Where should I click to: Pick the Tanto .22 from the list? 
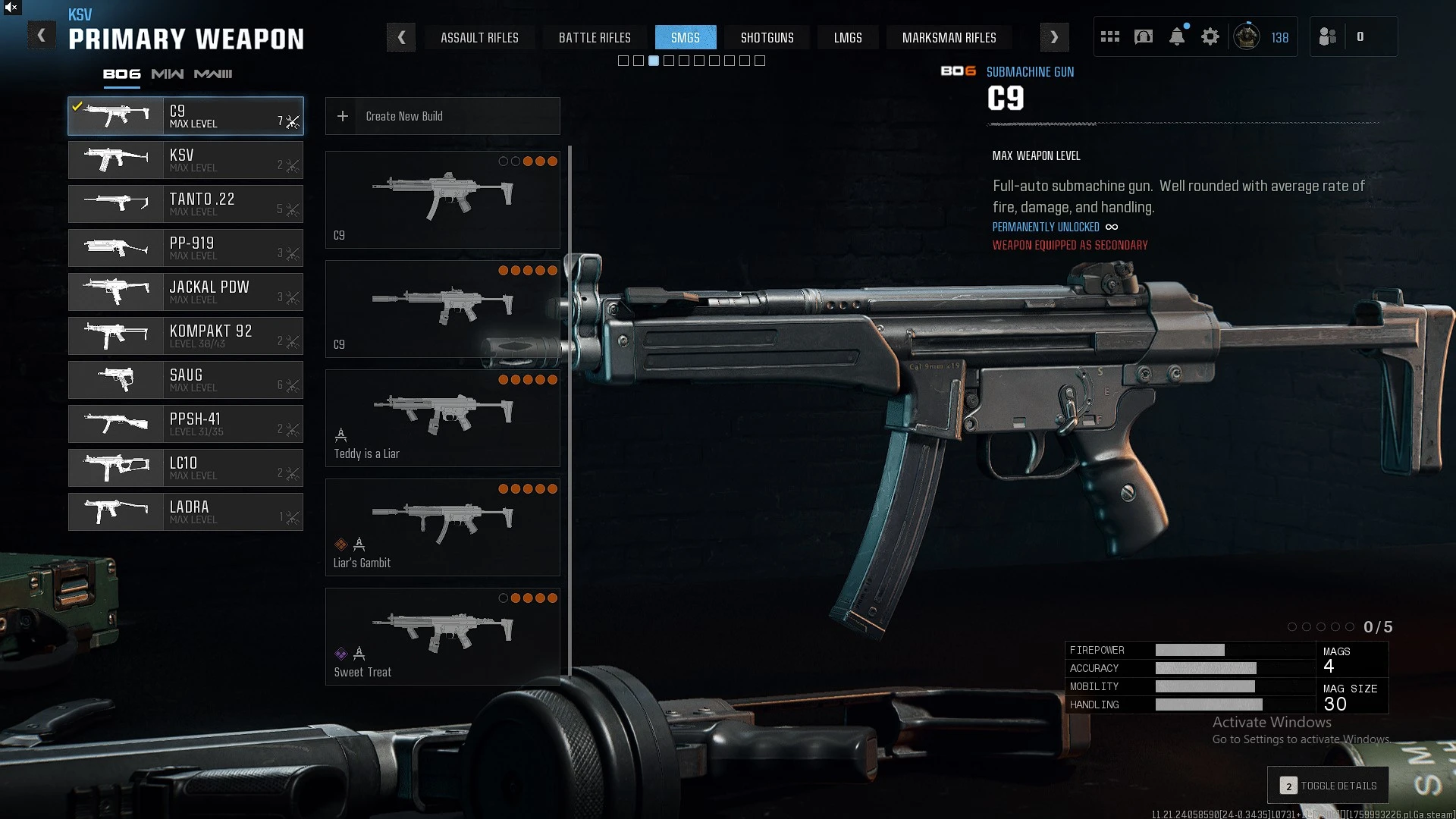point(186,204)
